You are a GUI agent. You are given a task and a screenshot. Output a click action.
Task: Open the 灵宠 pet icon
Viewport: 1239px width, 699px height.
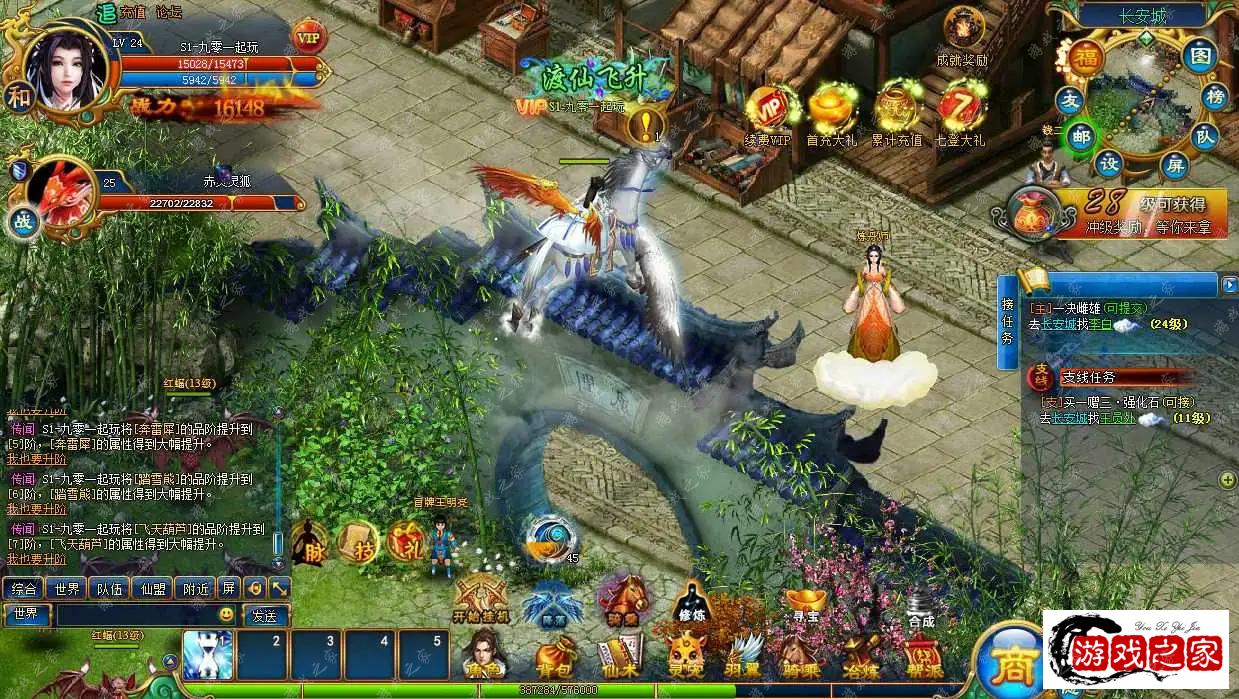688,655
